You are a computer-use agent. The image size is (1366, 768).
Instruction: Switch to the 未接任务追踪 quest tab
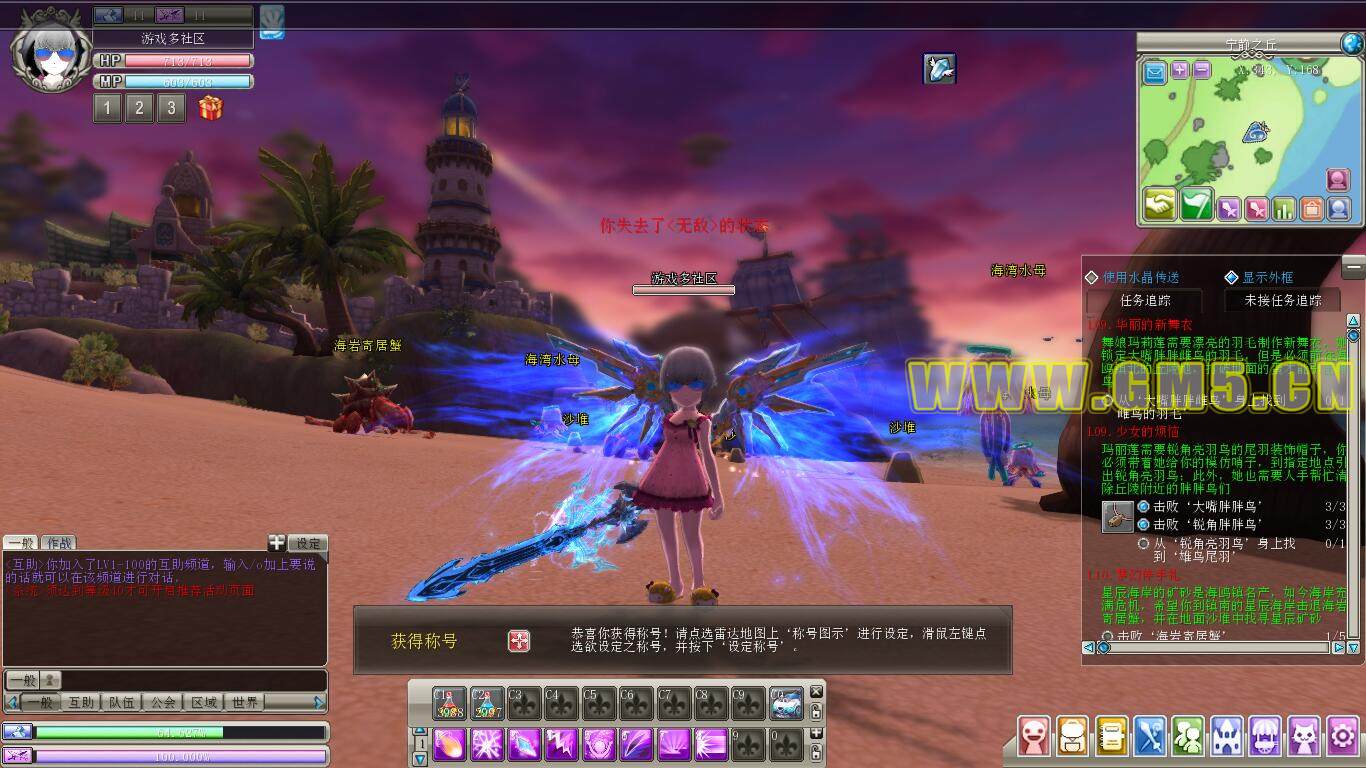(1282, 300)
